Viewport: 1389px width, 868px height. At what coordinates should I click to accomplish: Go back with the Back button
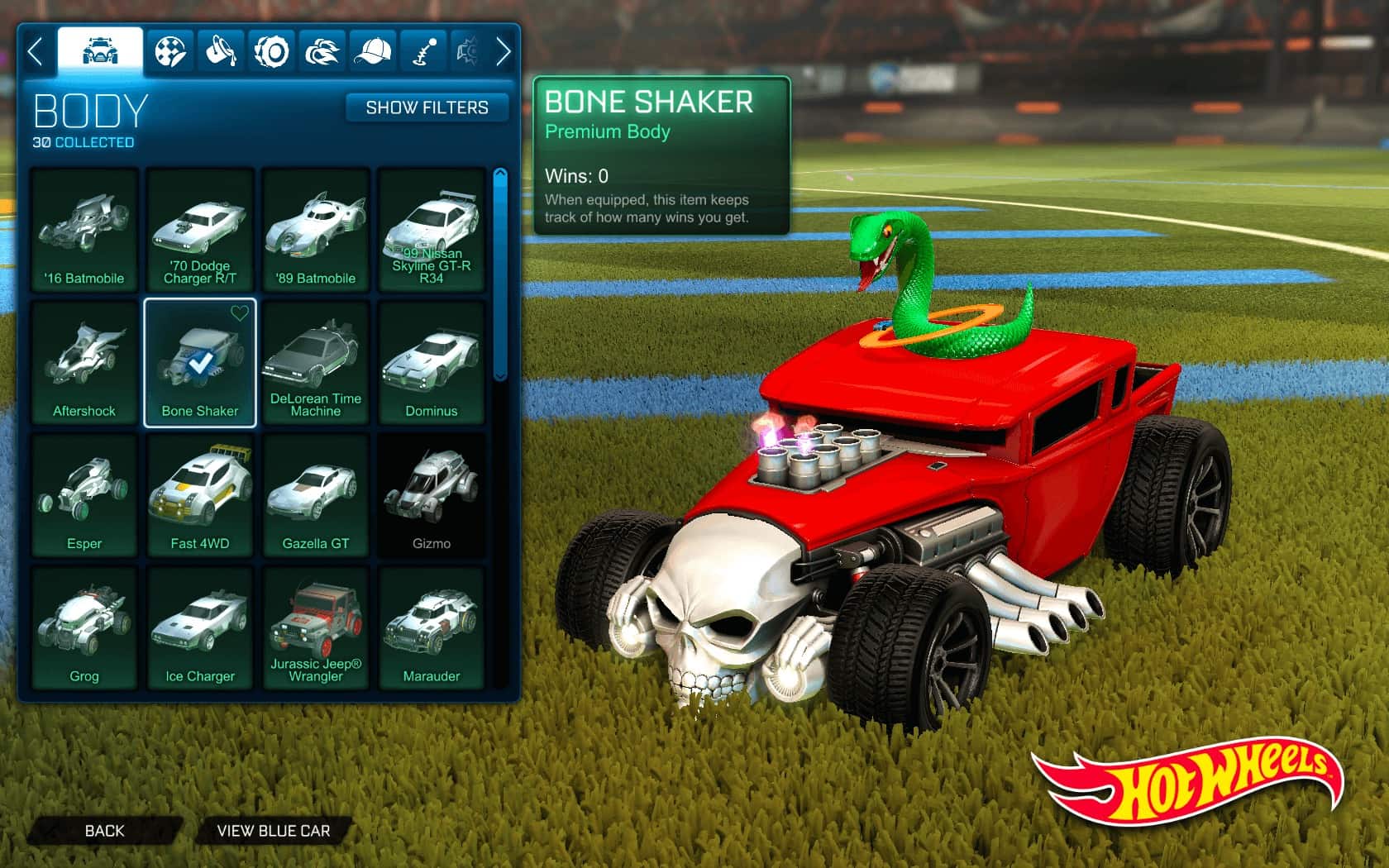tap(104, 831)
